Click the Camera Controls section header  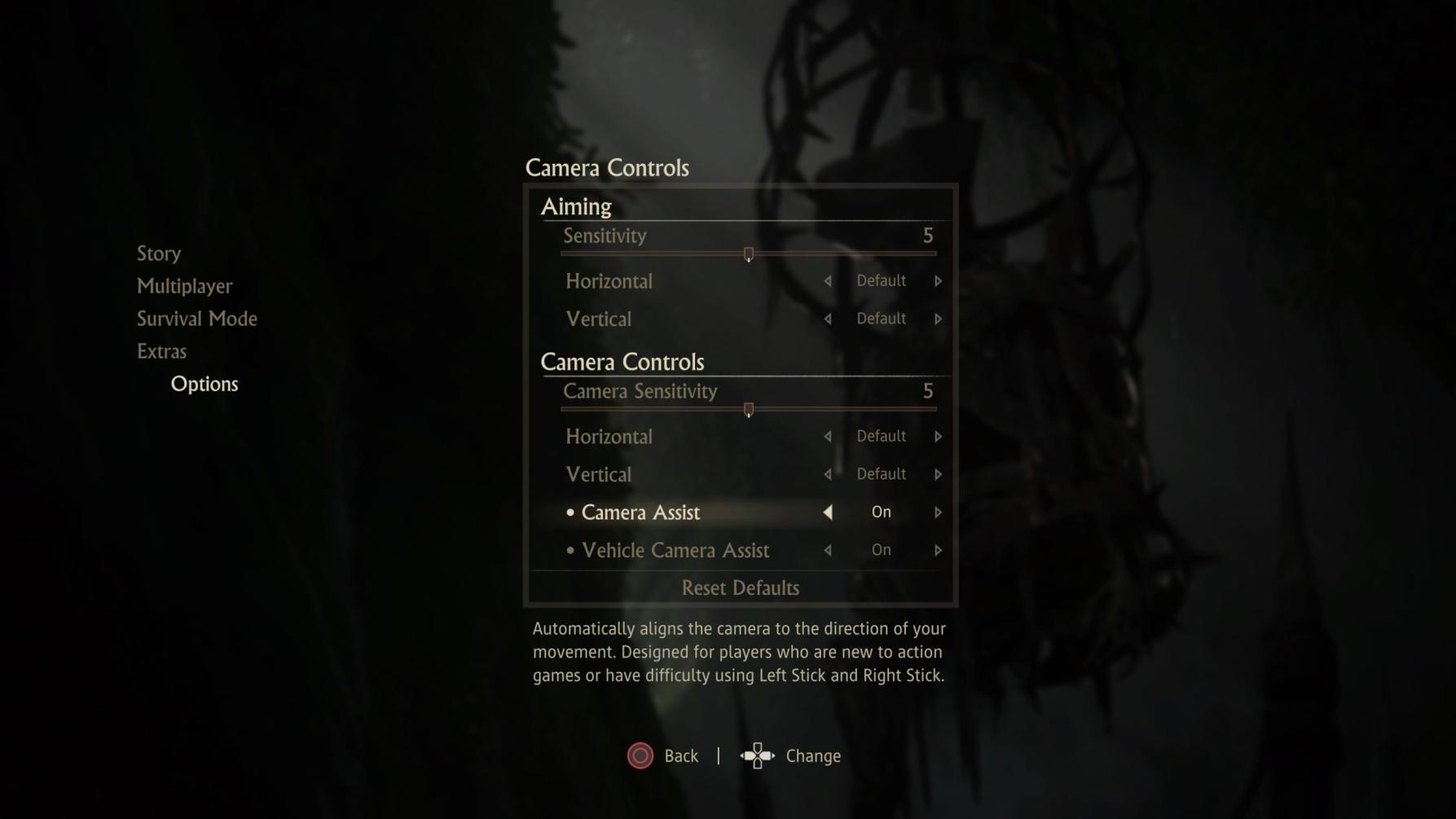(x=622, y=362)
